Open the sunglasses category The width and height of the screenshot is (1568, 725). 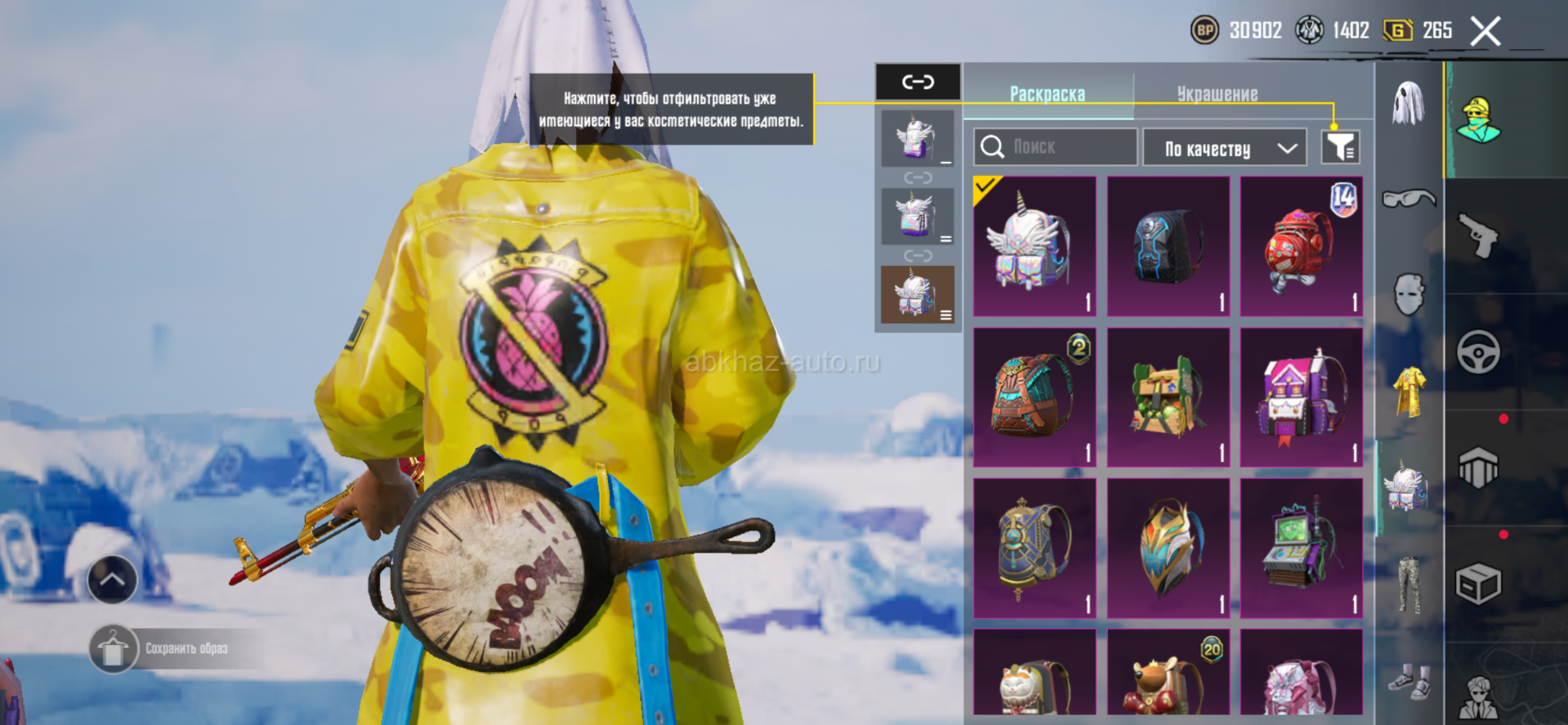pyautogui.click(x=1409, y=199)
